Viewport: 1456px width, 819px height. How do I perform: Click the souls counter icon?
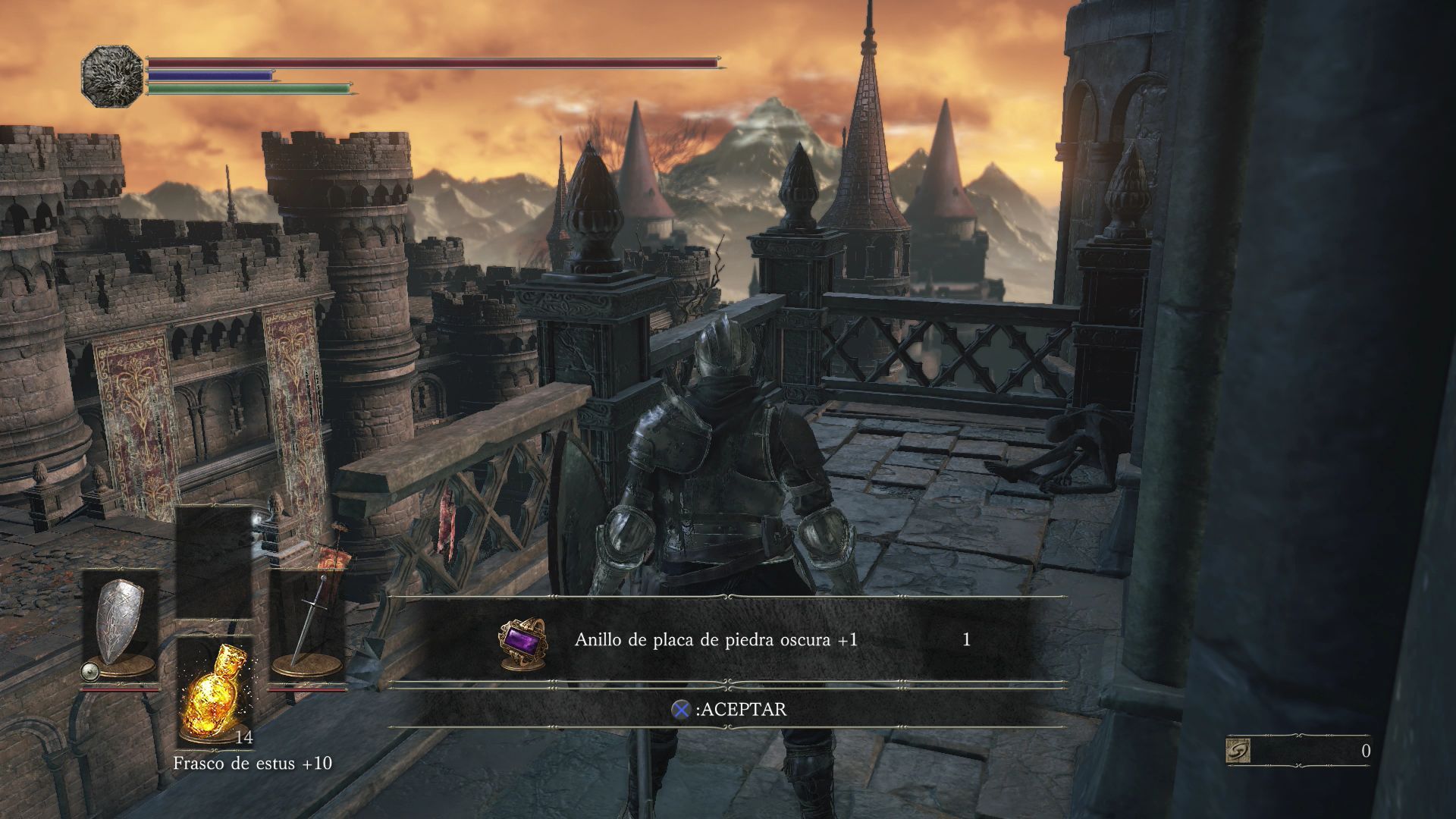[1238, 751]
